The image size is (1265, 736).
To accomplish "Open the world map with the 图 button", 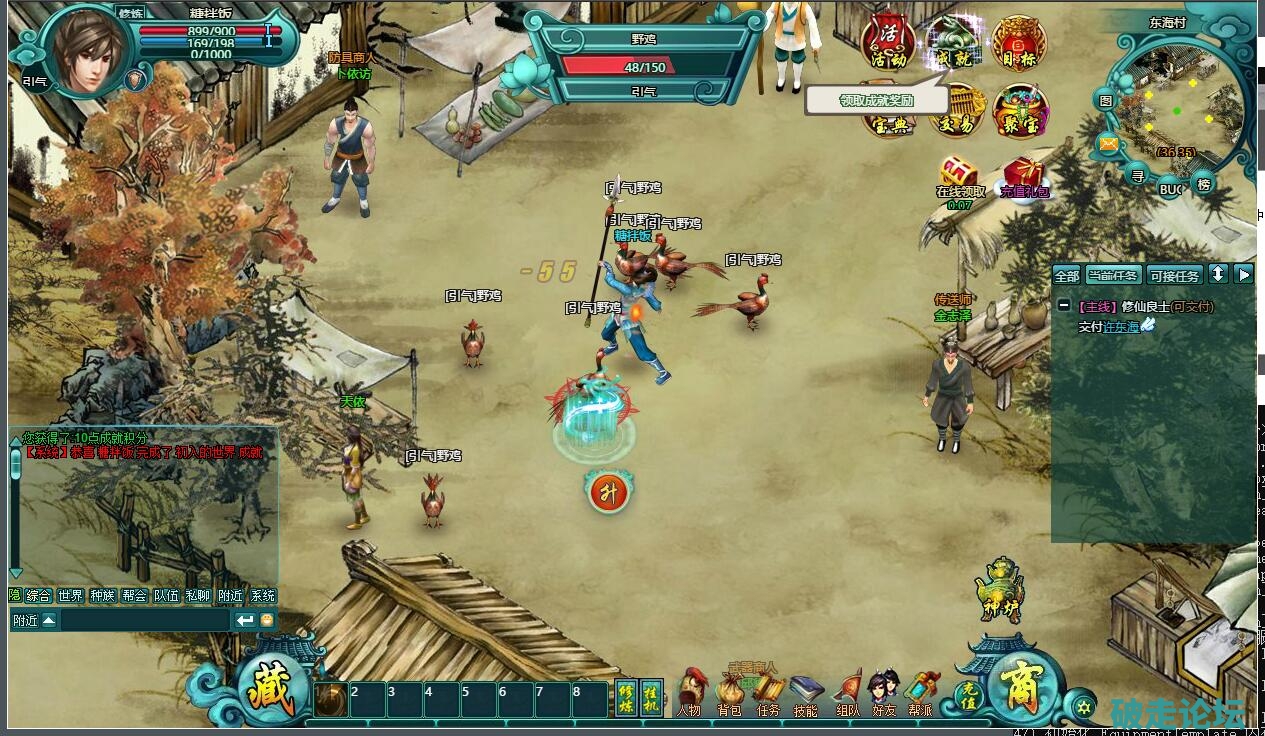I will [x=1106, y=100].
